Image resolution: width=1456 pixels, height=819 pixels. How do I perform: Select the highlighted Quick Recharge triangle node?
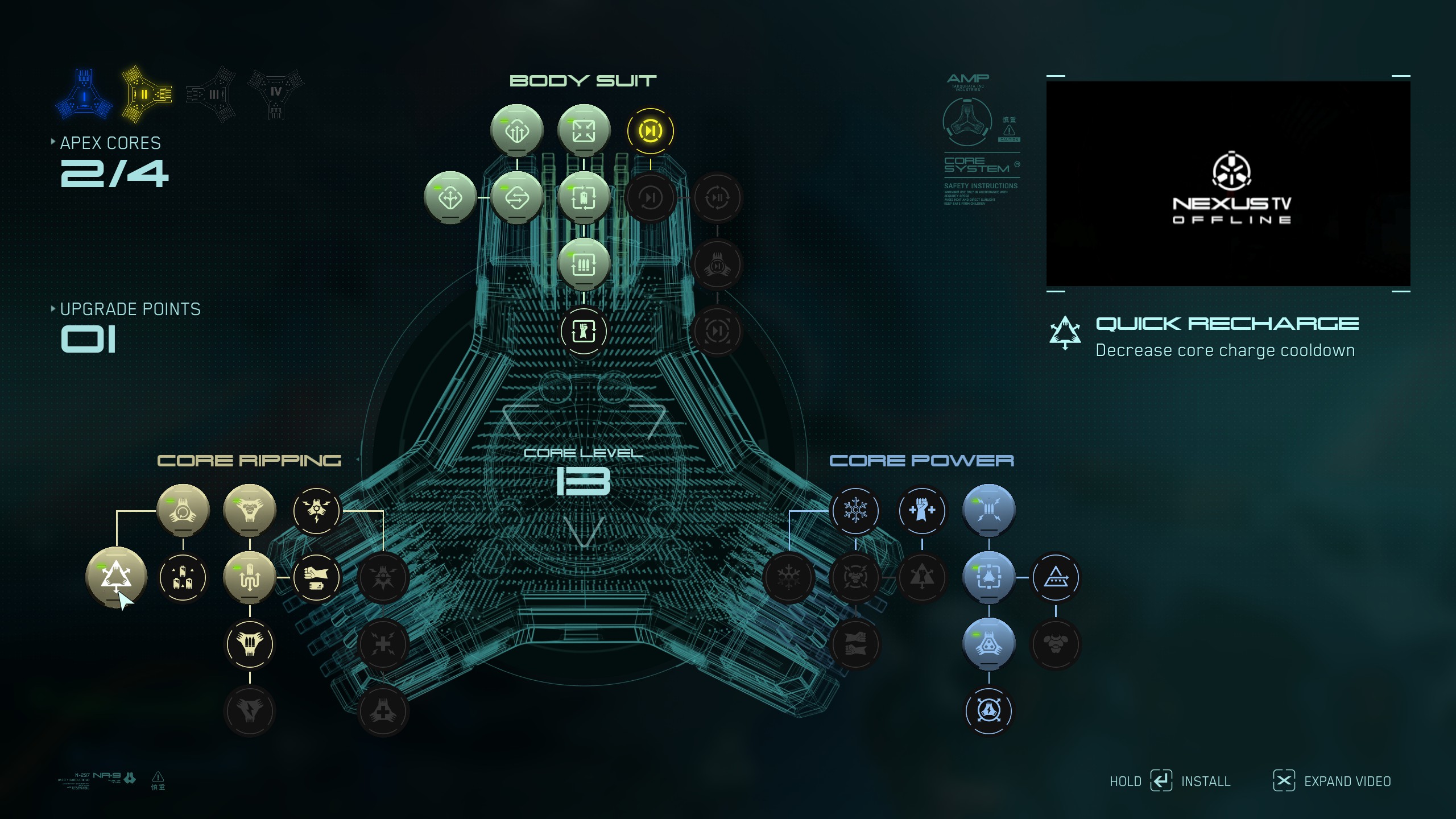(116, 577)
